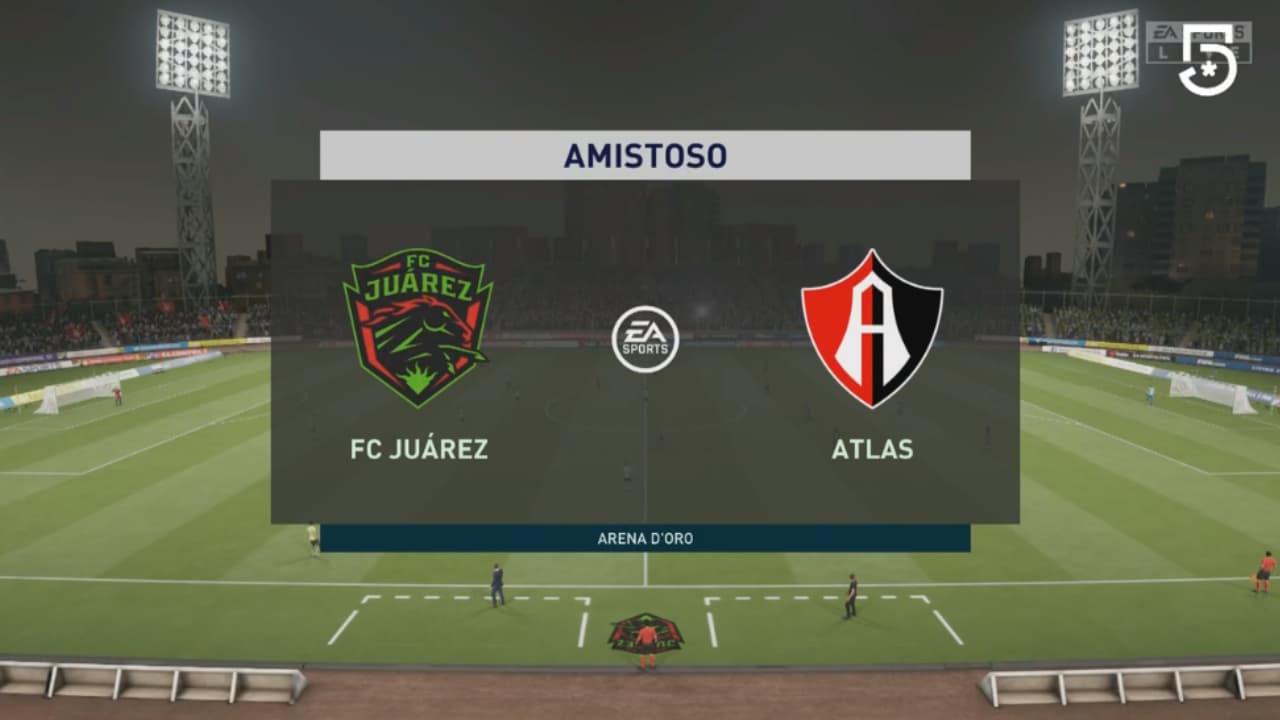Click the AMISTOSO match type banner
1280x720 pixels.
tap(645, 153)
